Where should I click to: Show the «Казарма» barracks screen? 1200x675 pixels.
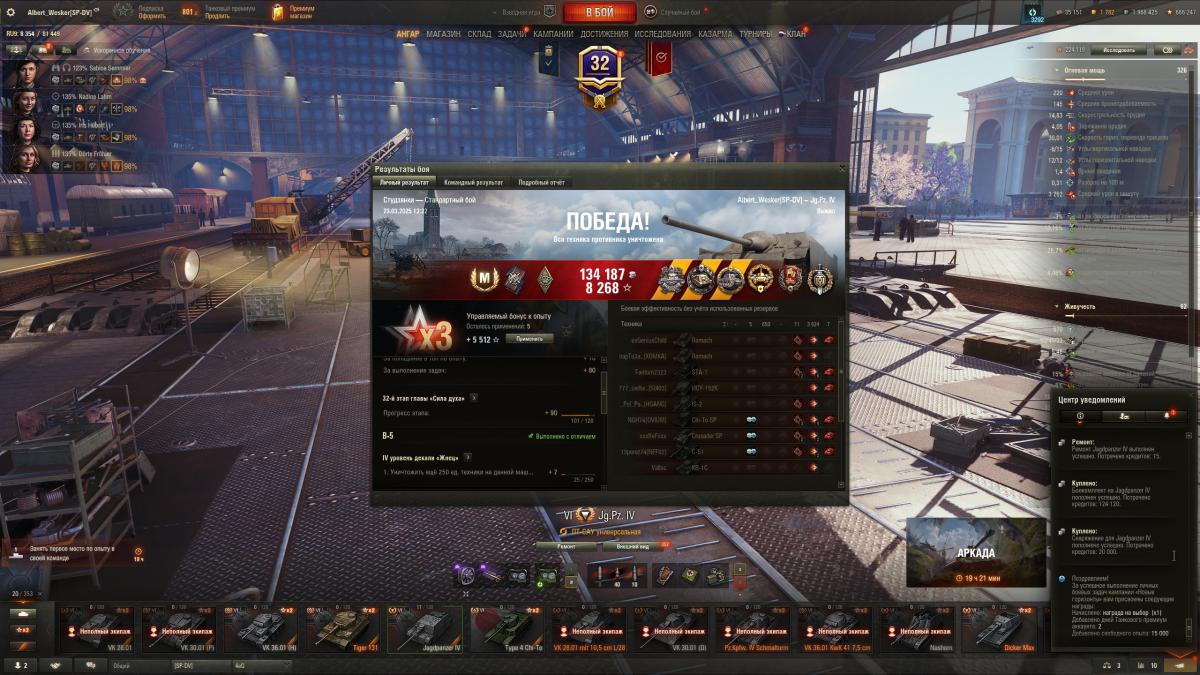pos(715,34)
